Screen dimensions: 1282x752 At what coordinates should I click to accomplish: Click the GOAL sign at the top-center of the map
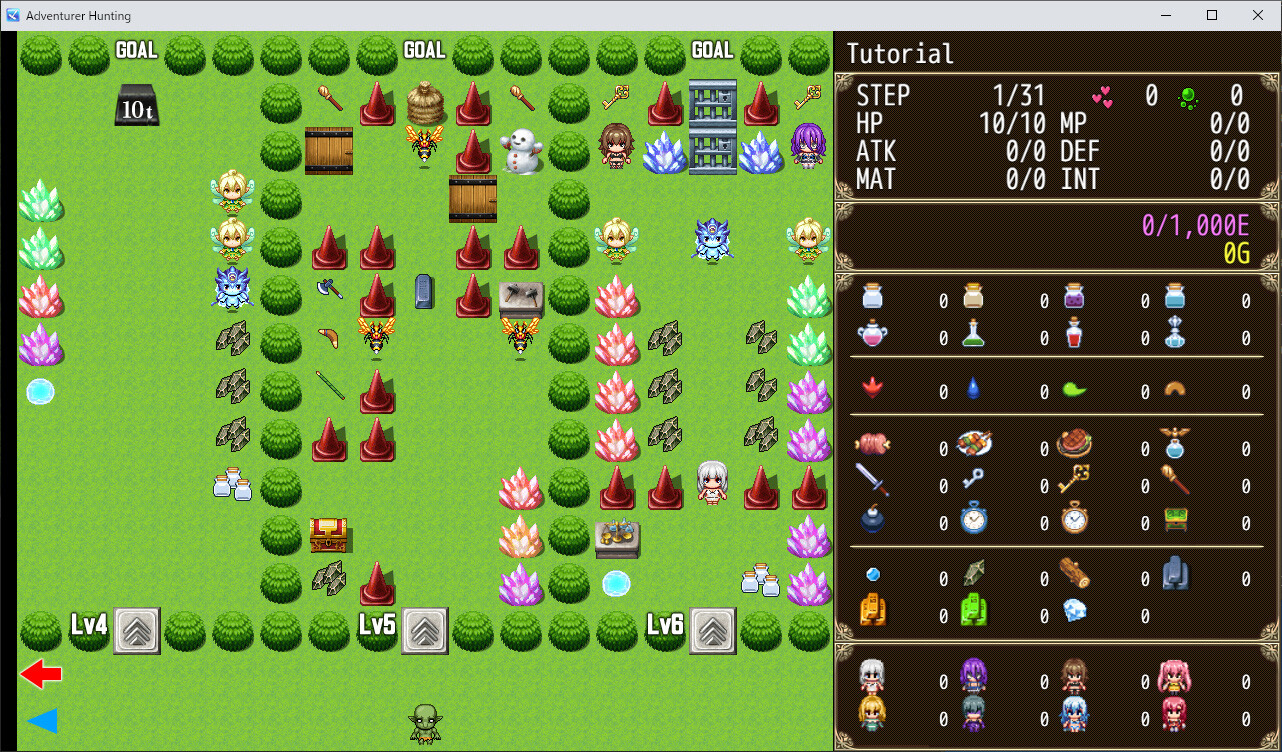(x=423, y=47)
